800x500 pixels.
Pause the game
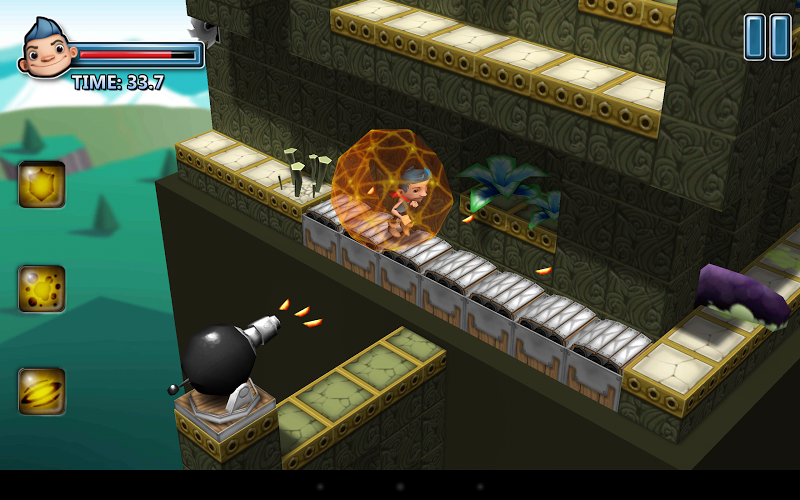(767, 37)
